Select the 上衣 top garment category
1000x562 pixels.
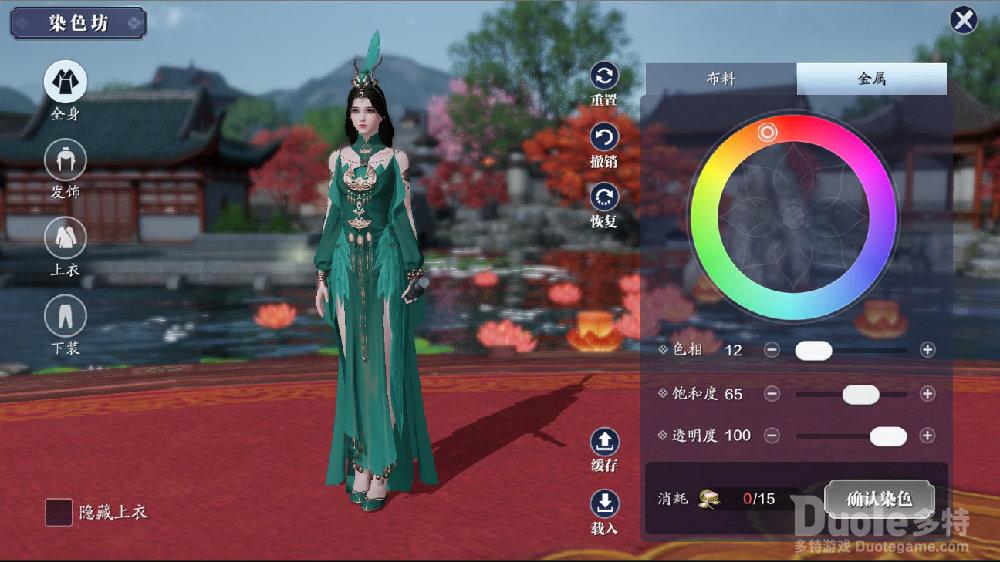pyautogui.click(x=65, y=238)
